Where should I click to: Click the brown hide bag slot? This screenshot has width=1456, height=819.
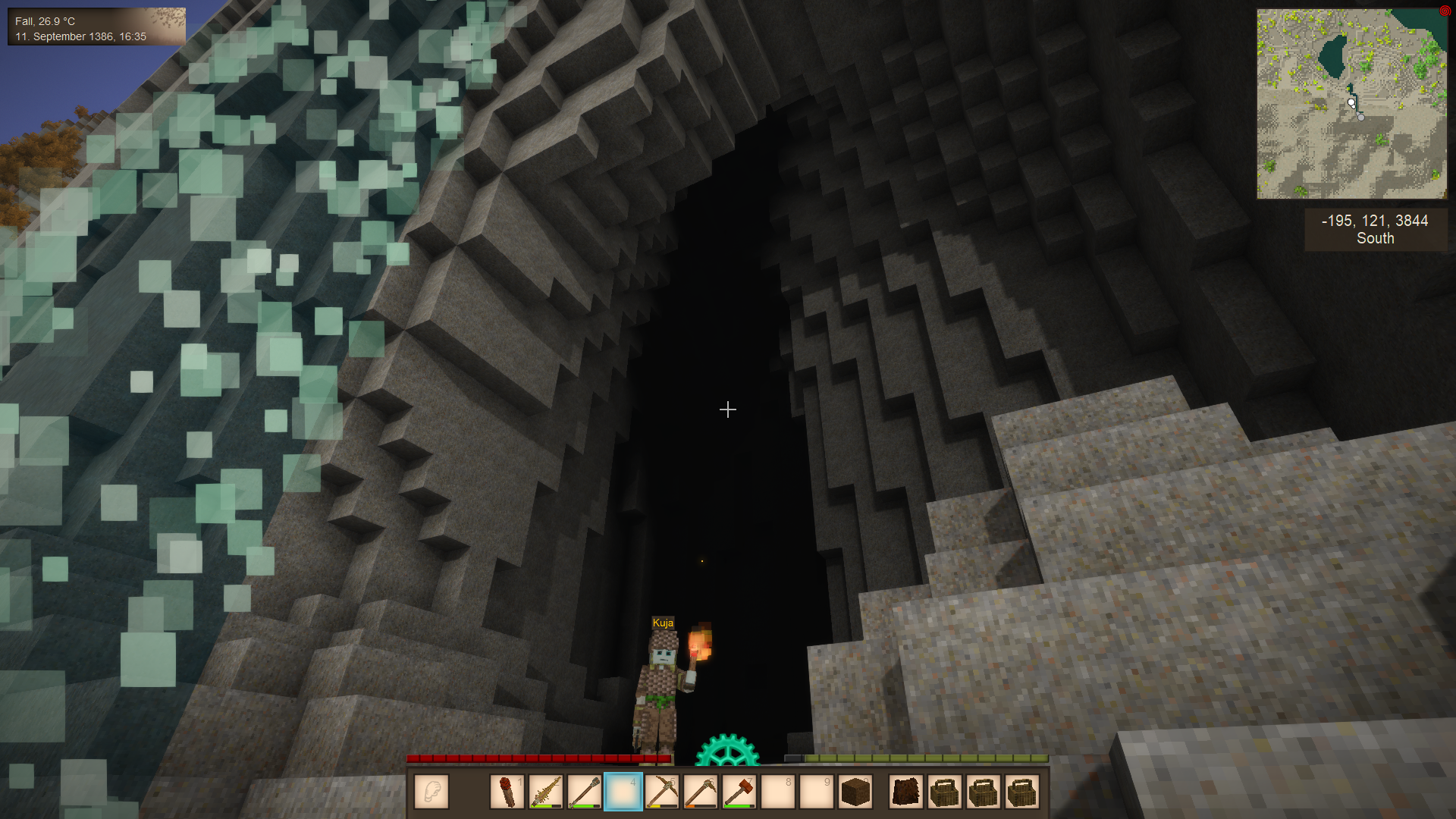(x=906, y=792)
